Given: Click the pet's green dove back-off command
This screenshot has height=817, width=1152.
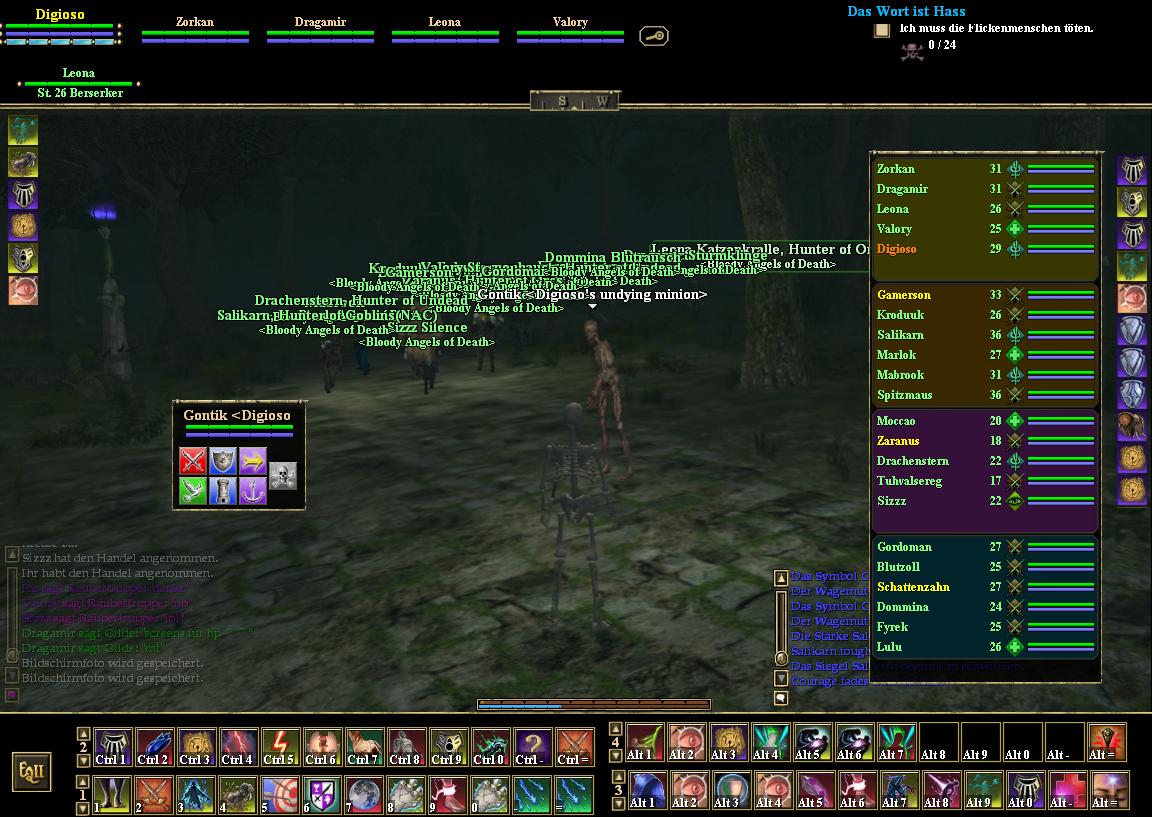Looking at the screenshot, I should (x=193, y=490).
